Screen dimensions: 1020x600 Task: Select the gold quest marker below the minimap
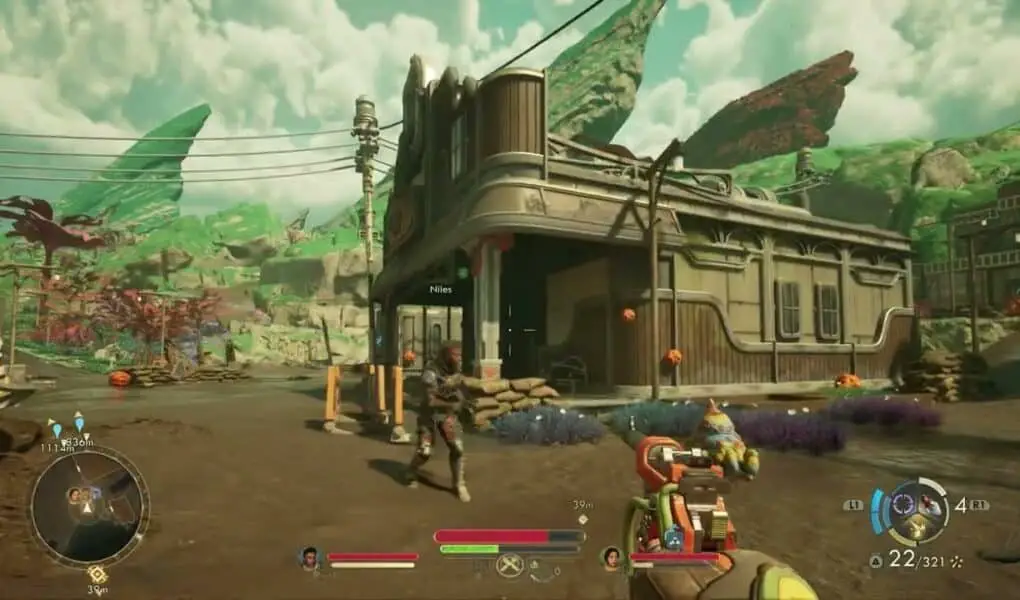pyautogui.click(x=97, y=573)
